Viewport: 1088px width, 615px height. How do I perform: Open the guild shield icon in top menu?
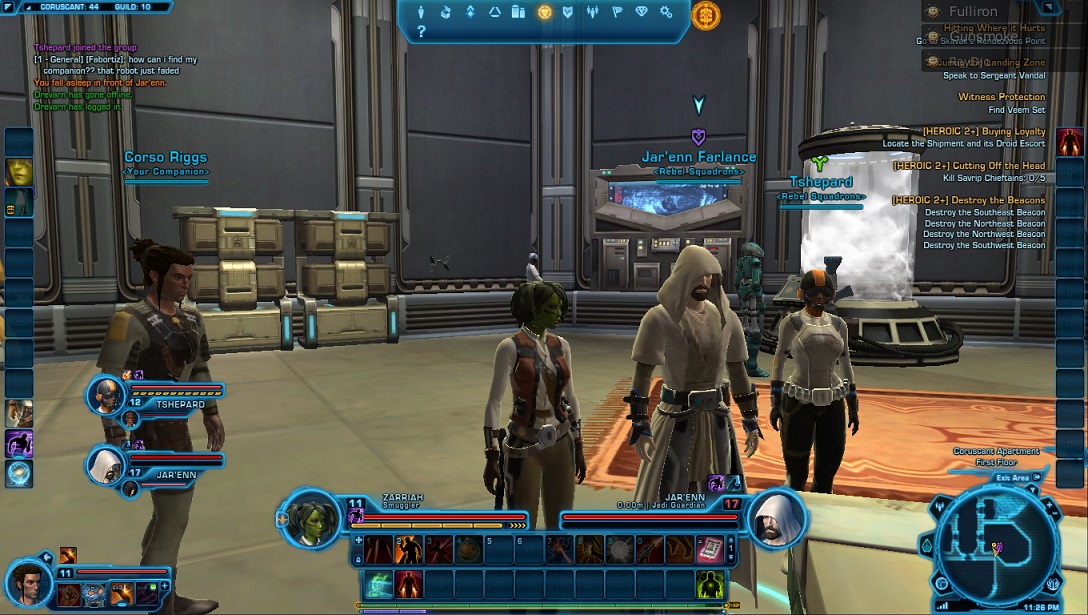point(568,12)
